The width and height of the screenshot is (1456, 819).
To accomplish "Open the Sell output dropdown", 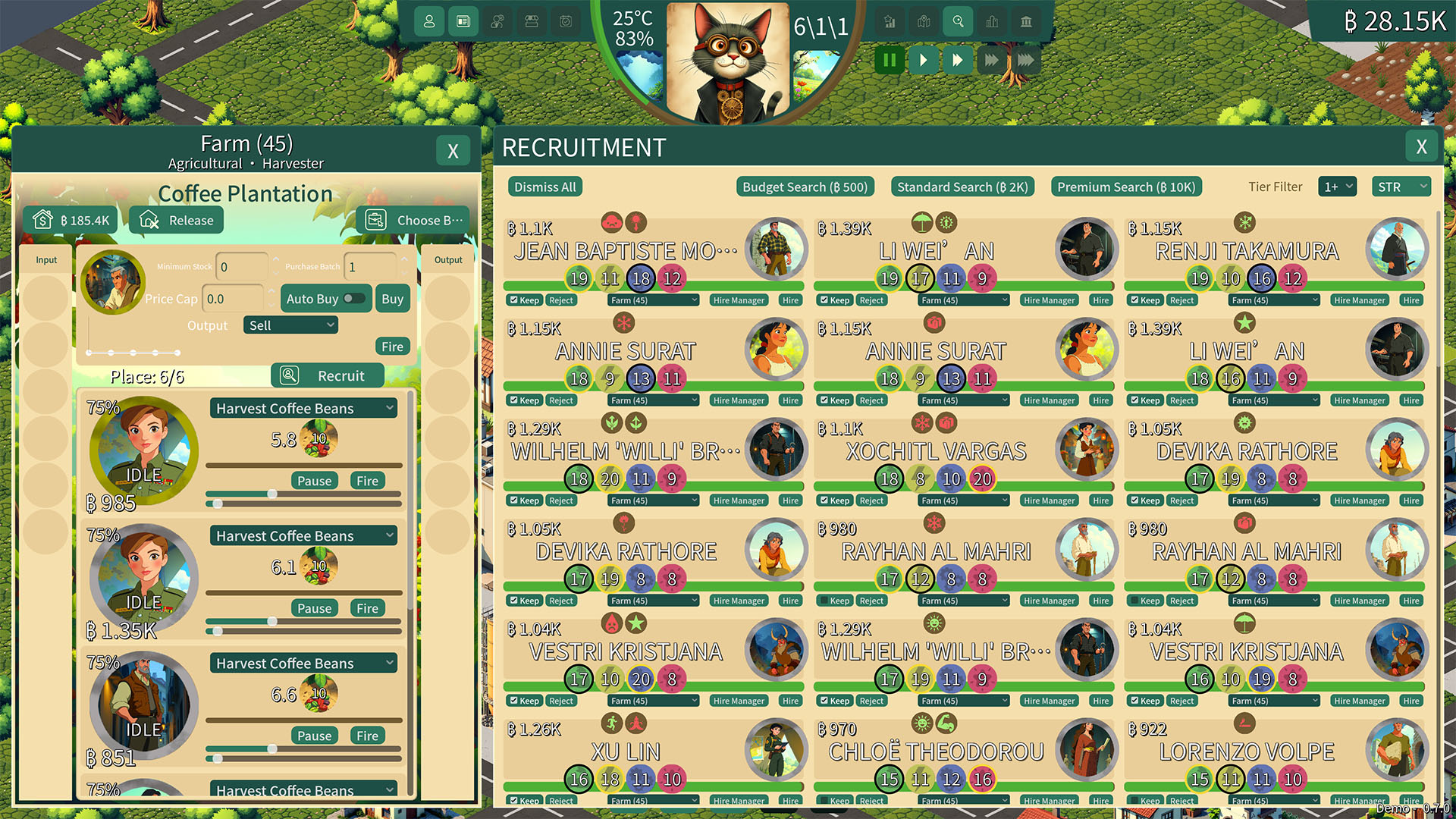I will 290,325.
